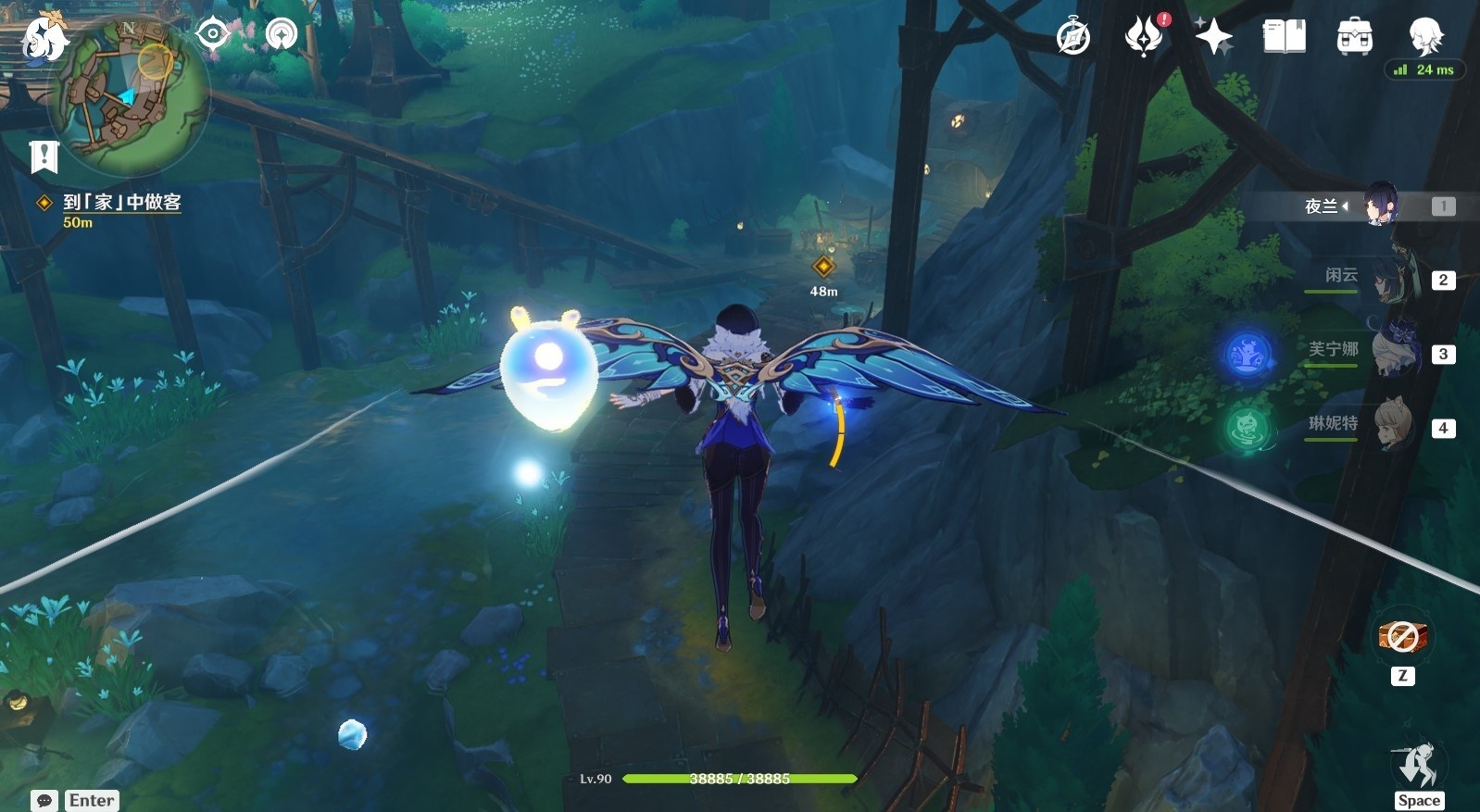
Task: Open the chat speech bubble
Action: coord(44,800)
